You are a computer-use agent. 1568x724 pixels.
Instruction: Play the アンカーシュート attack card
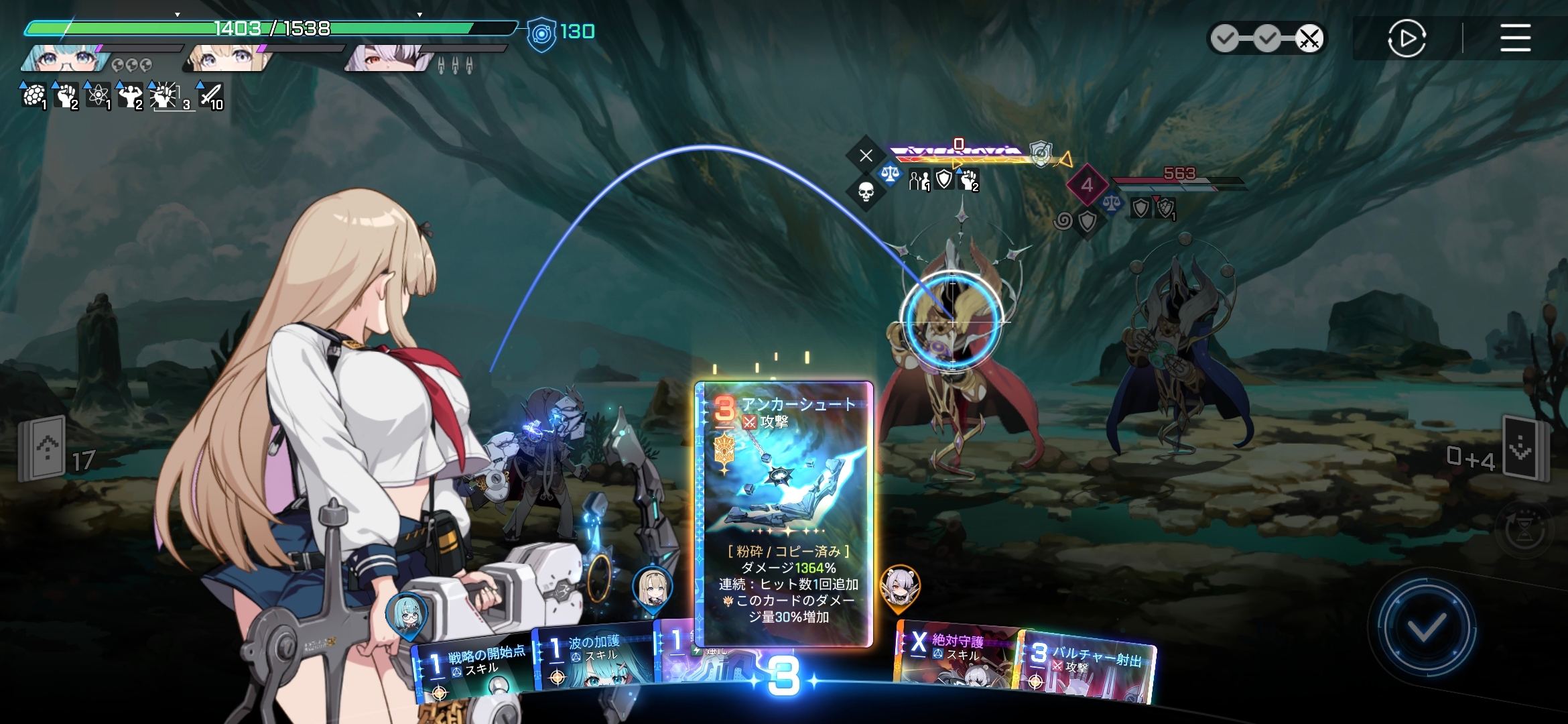pyautogui.click(x=783, y=514)
